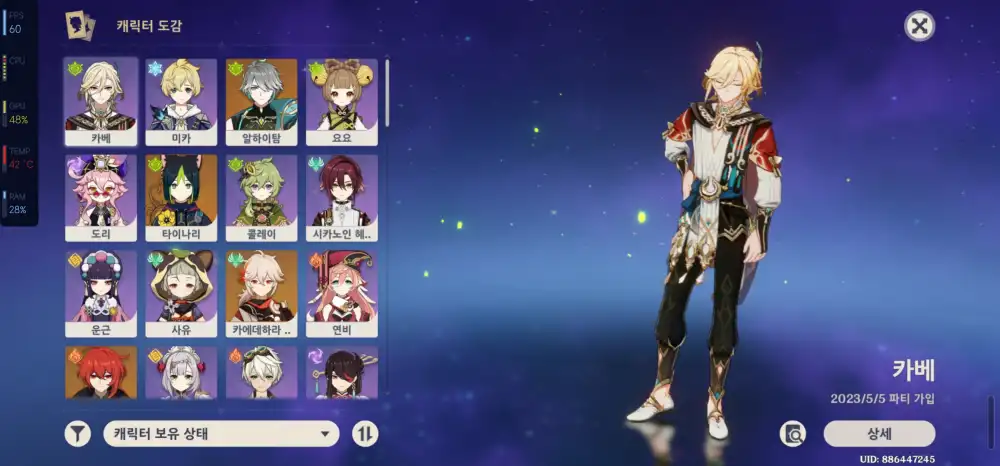Pick the 운근 character tile

click(x=101, y=293)
